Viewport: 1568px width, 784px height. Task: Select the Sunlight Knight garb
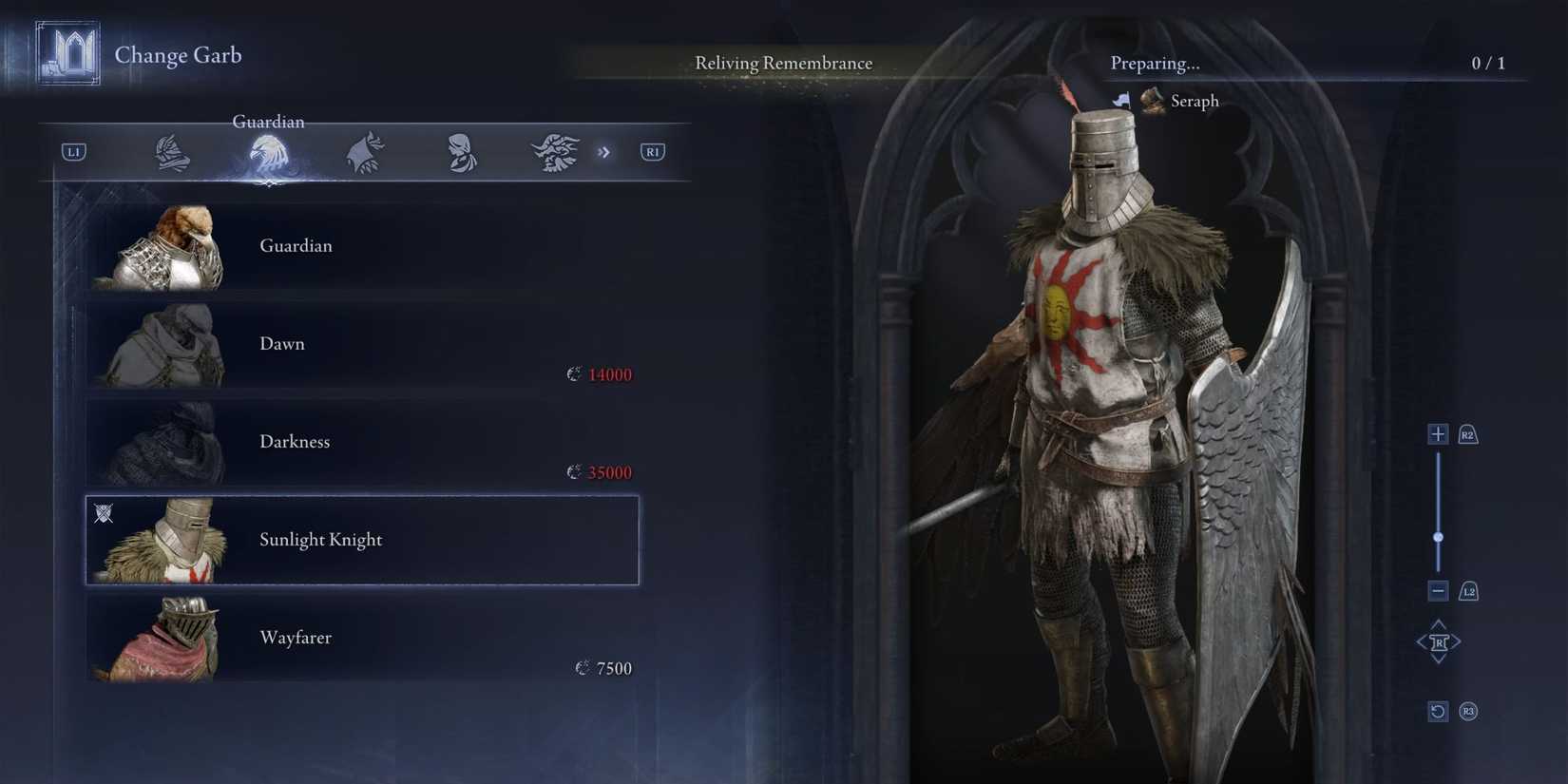[361, 540]
